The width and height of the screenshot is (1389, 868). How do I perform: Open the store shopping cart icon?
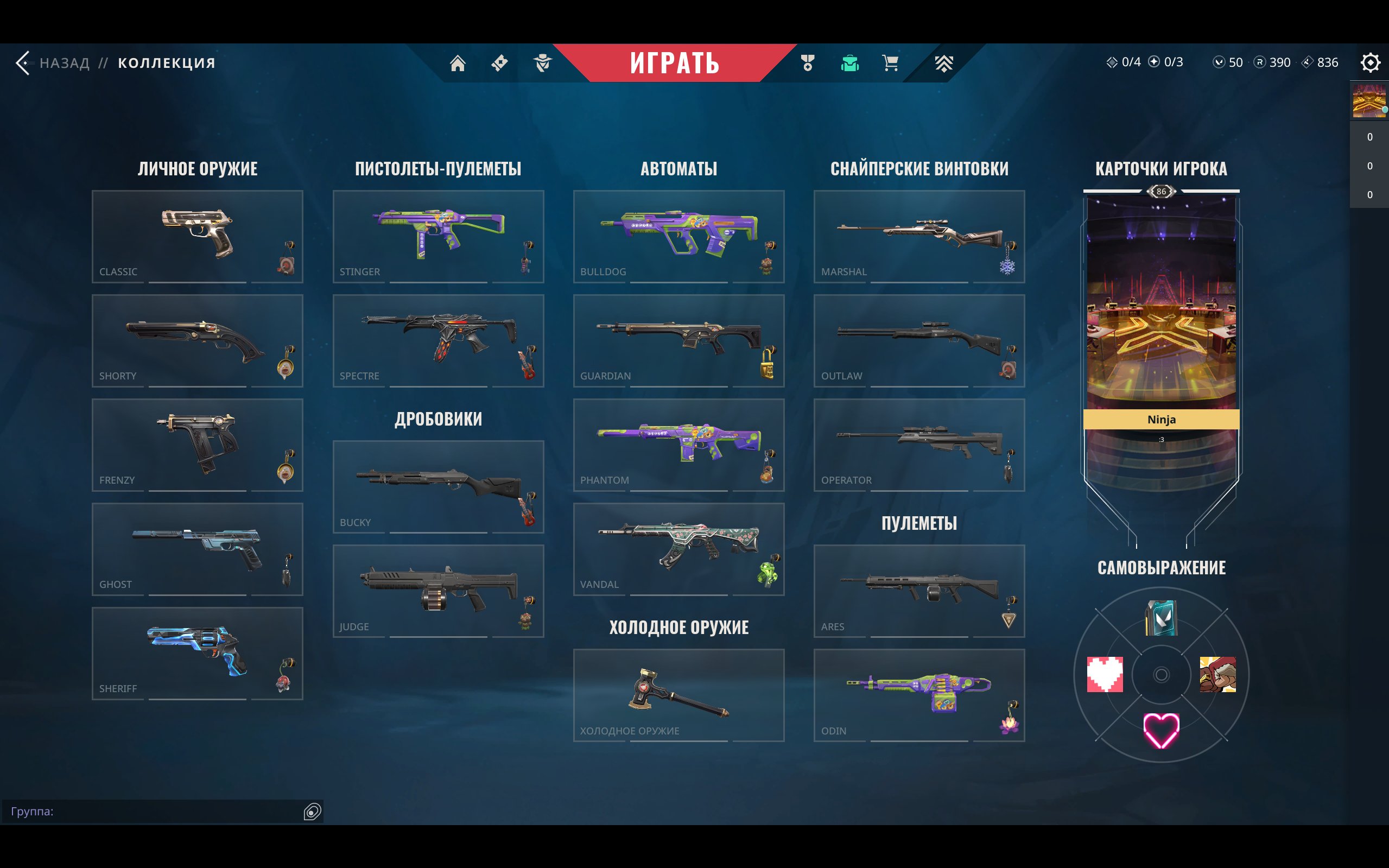click(889, 63)
